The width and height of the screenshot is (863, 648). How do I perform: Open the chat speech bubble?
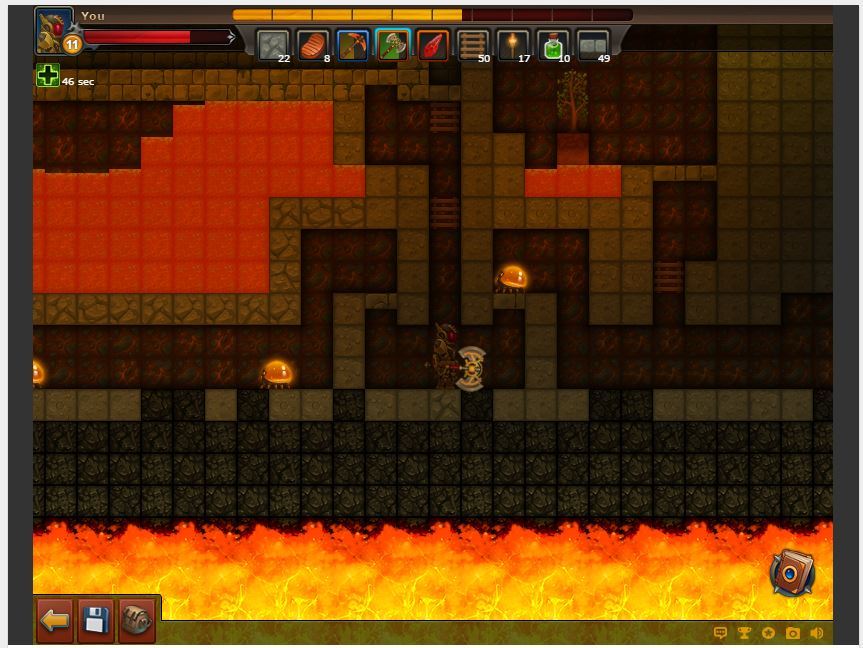pyautogui.click(x=720, y=633)
